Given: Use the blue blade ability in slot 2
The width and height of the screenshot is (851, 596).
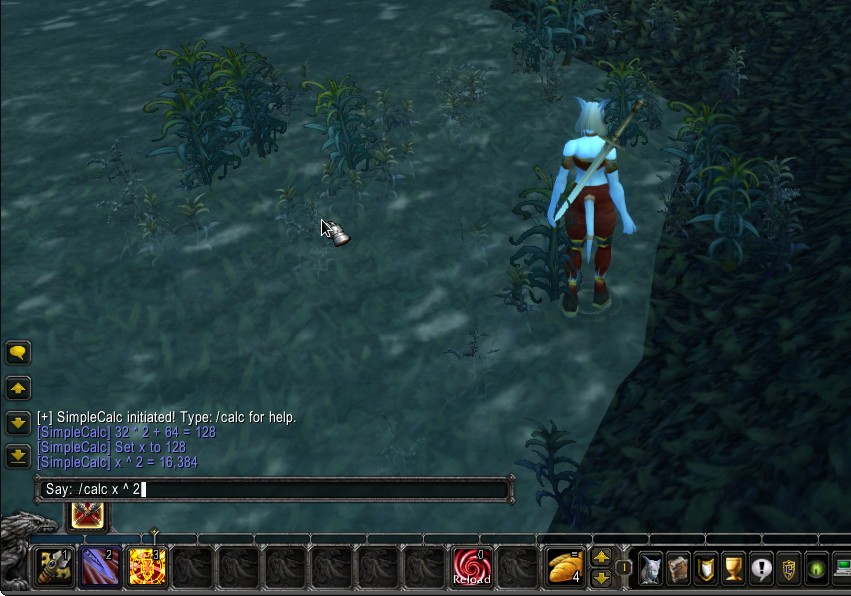Looking at the screenshot, I should point(99,568).
